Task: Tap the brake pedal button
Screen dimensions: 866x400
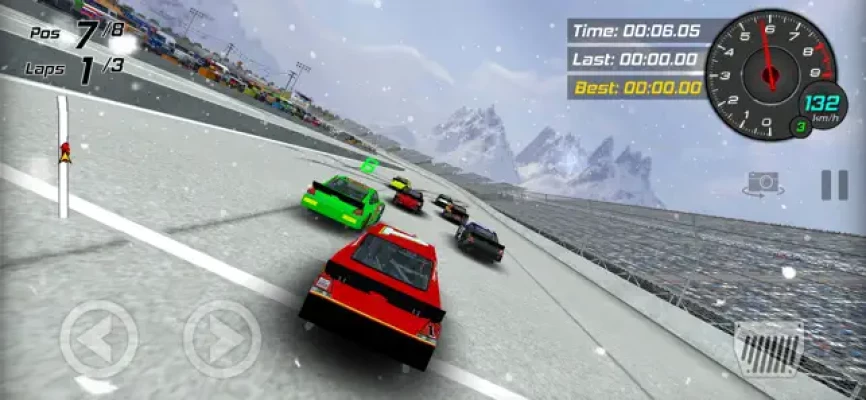Action: point(768,347)
